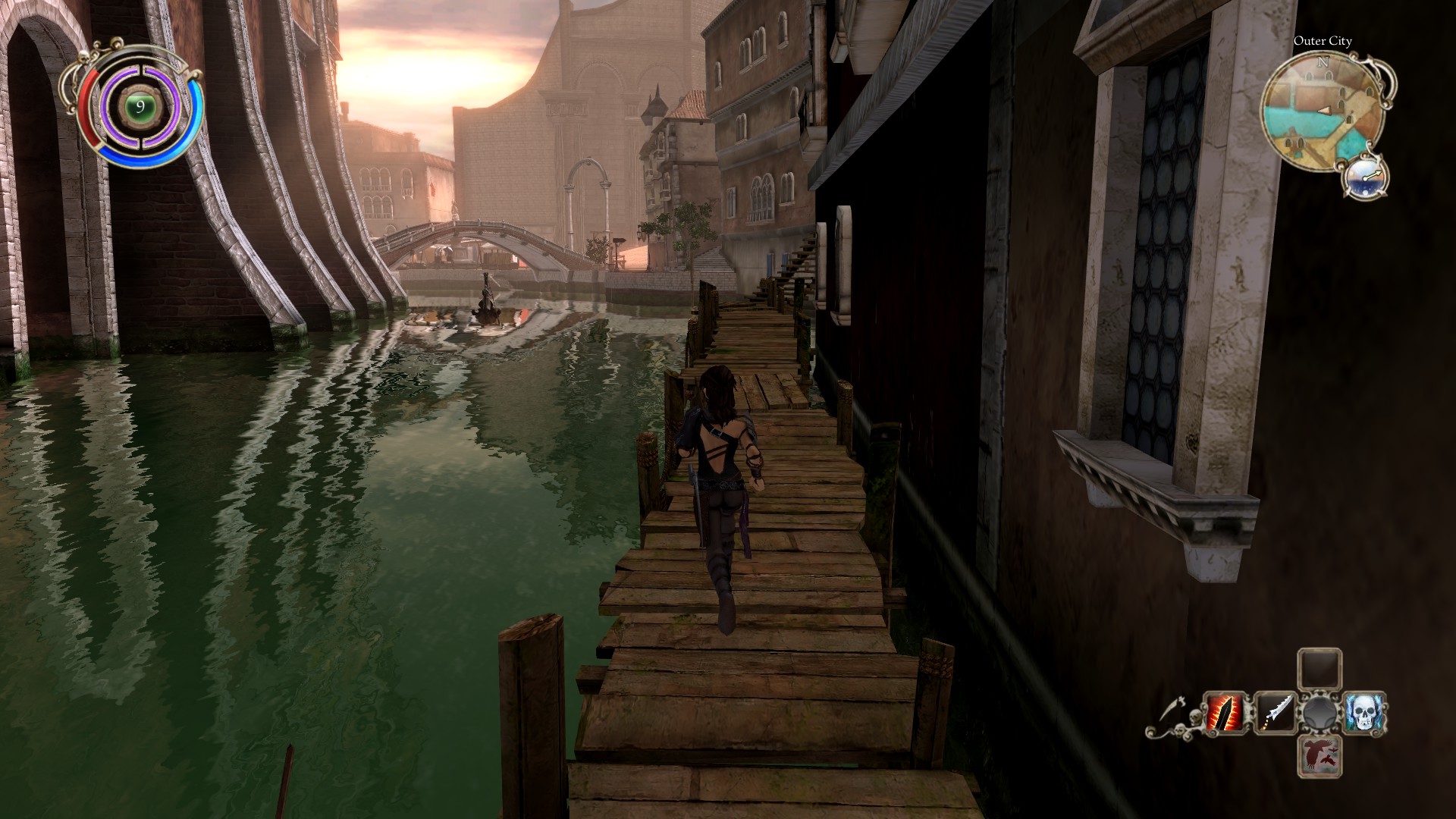Select the white serrated sword slot

click(x=1273, y=714)
